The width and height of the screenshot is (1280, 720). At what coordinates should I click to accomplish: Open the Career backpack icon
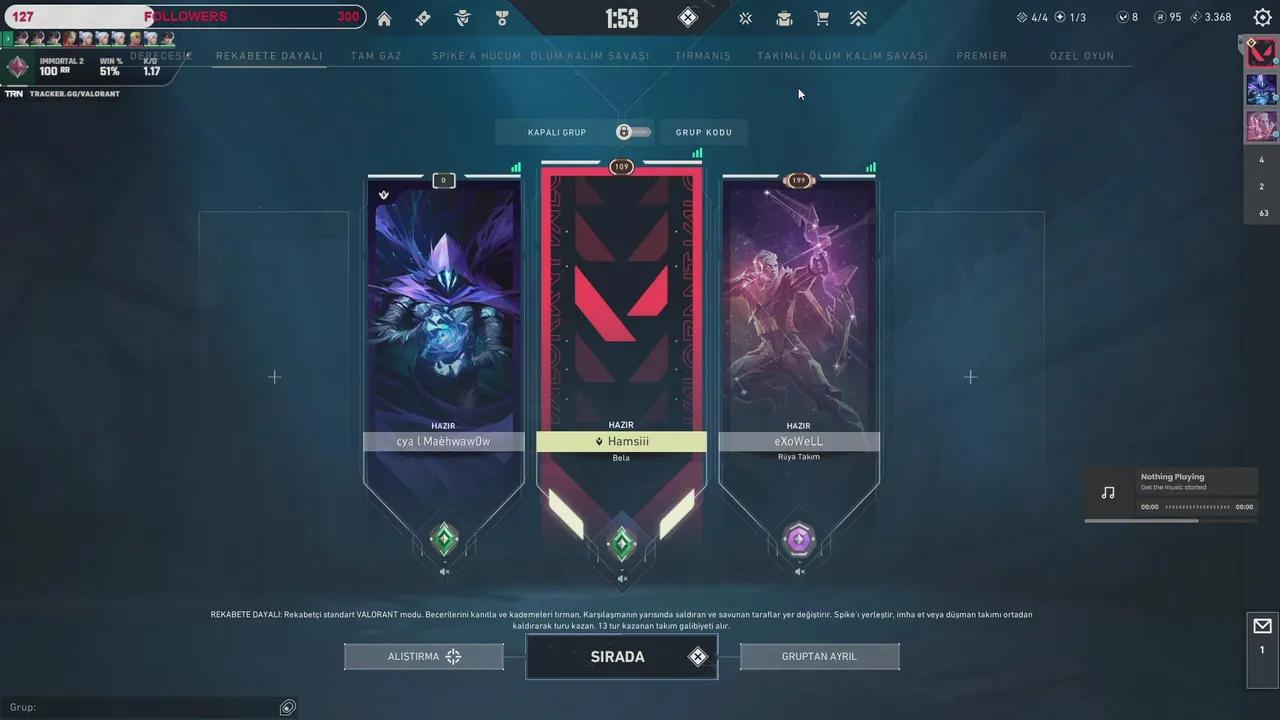(784, 18)
